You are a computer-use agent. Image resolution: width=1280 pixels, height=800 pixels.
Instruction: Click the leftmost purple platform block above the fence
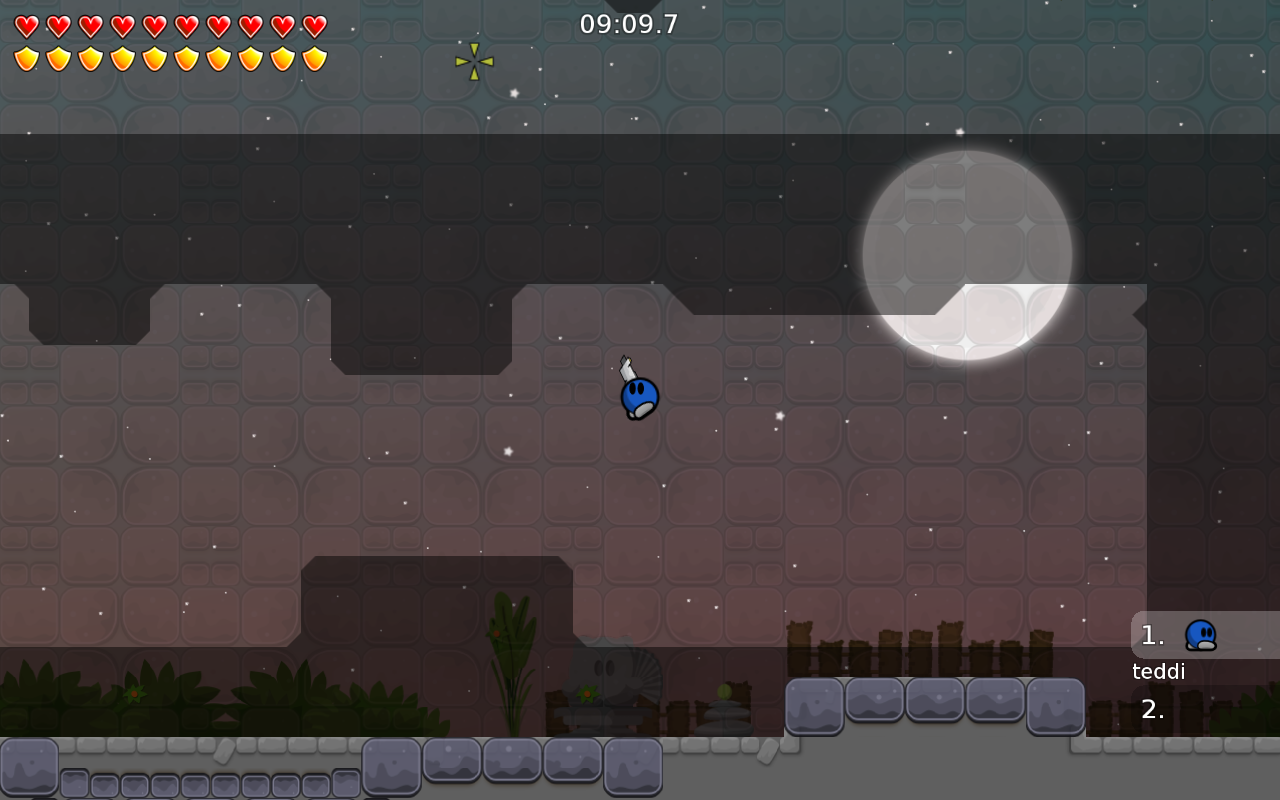click(813, 705)
